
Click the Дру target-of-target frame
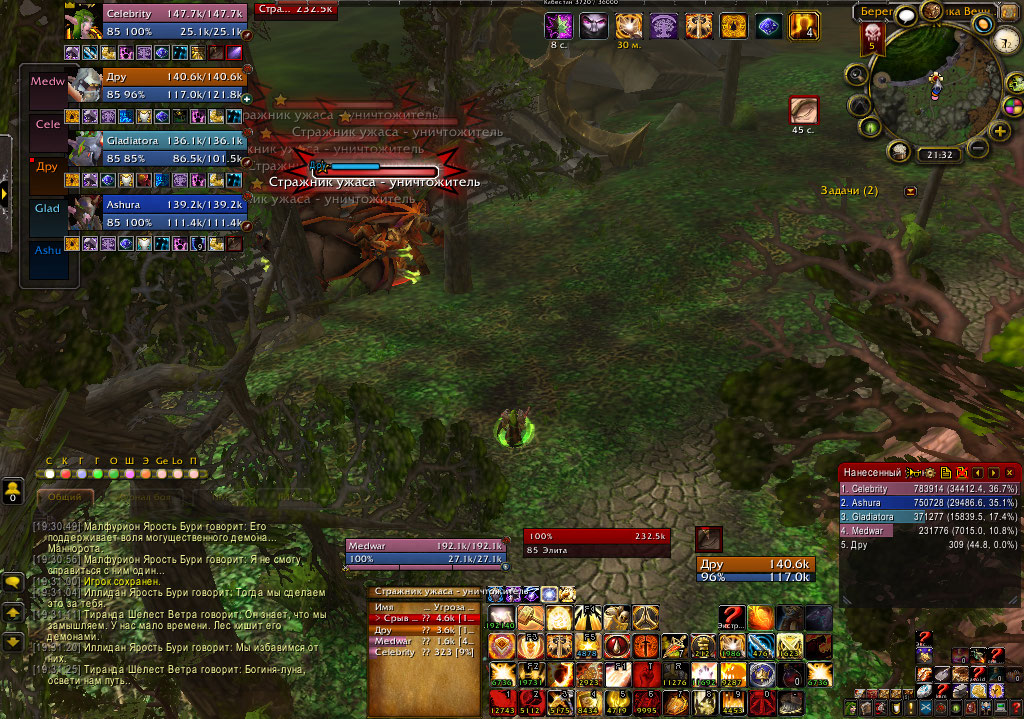coord(757,570)
